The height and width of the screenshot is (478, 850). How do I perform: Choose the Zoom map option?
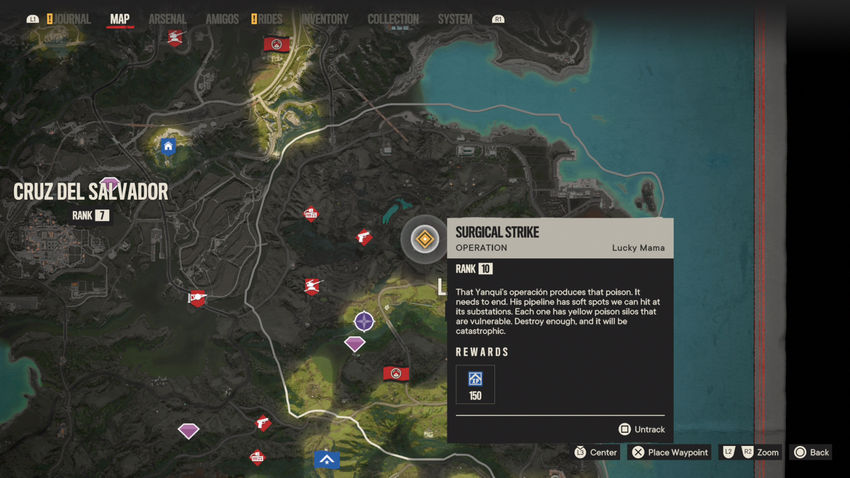pyautogui.click(x=751, y=452)
